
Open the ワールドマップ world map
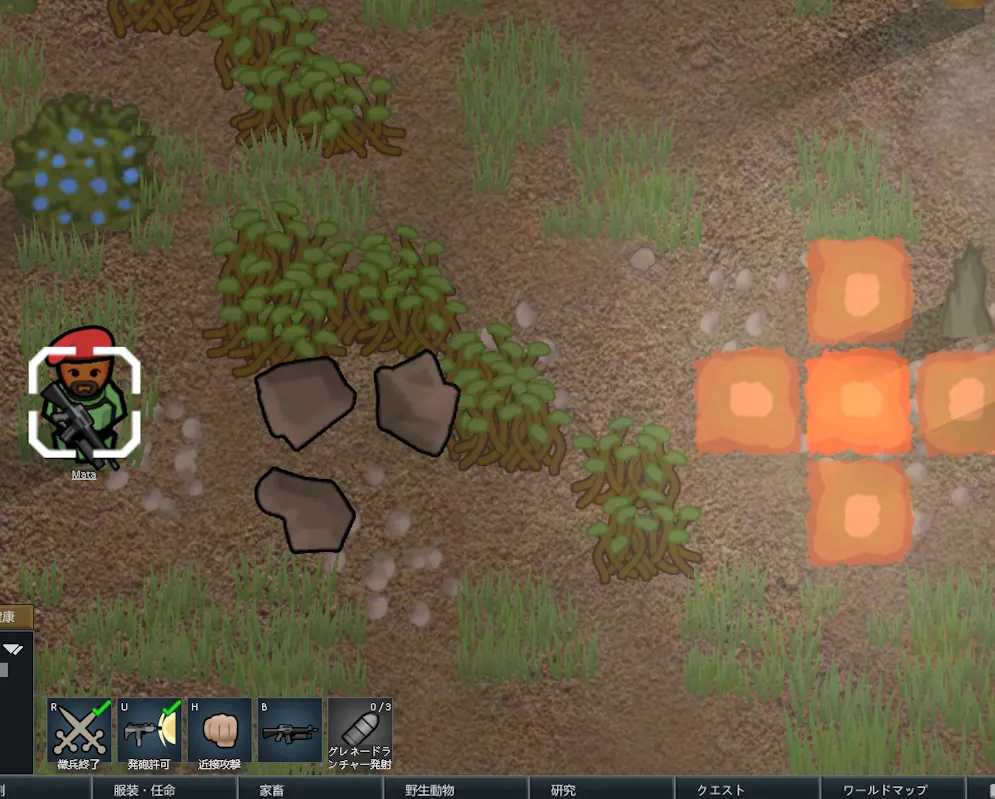[884, 790]
